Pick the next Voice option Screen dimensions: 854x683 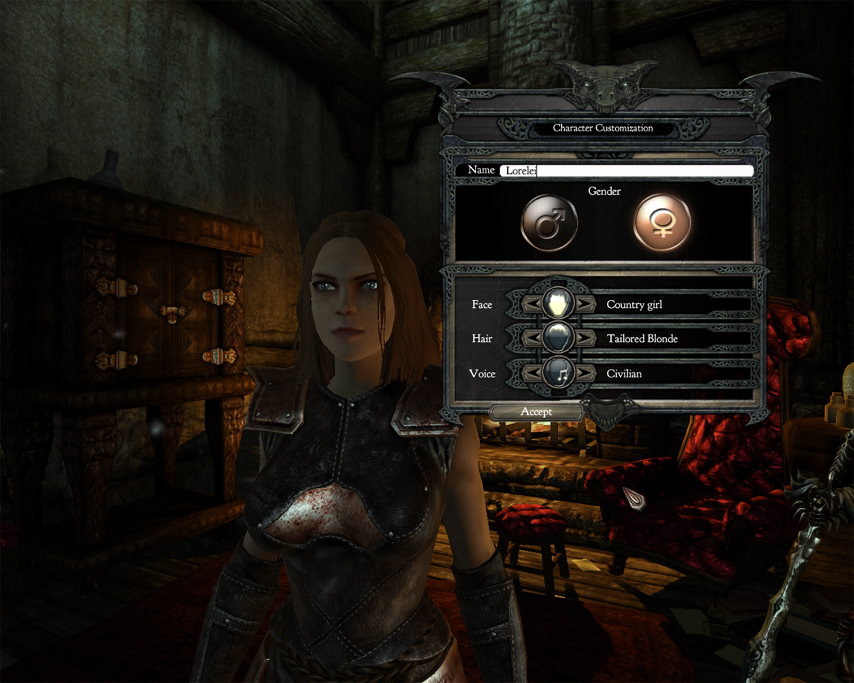coord(585,374)
